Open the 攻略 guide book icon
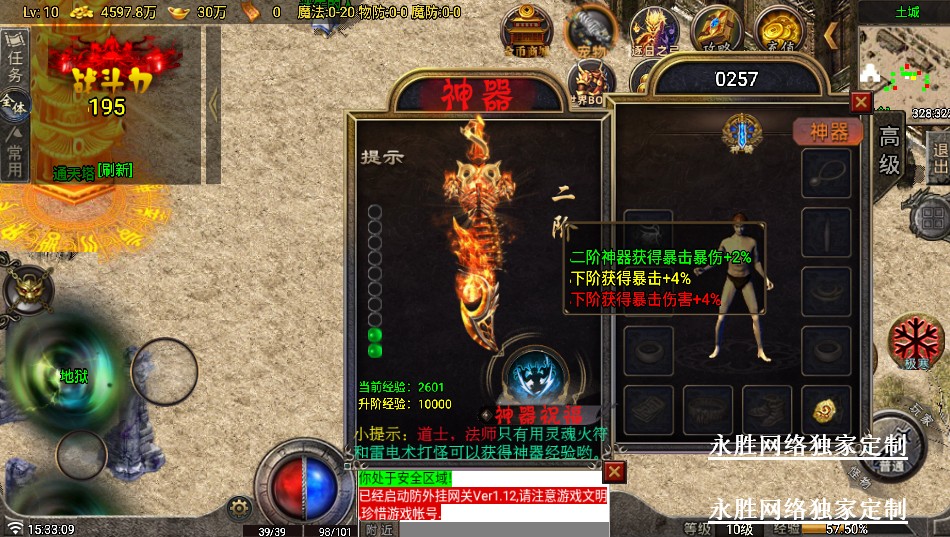Screen dimensions: 950x537 point(716,30)
